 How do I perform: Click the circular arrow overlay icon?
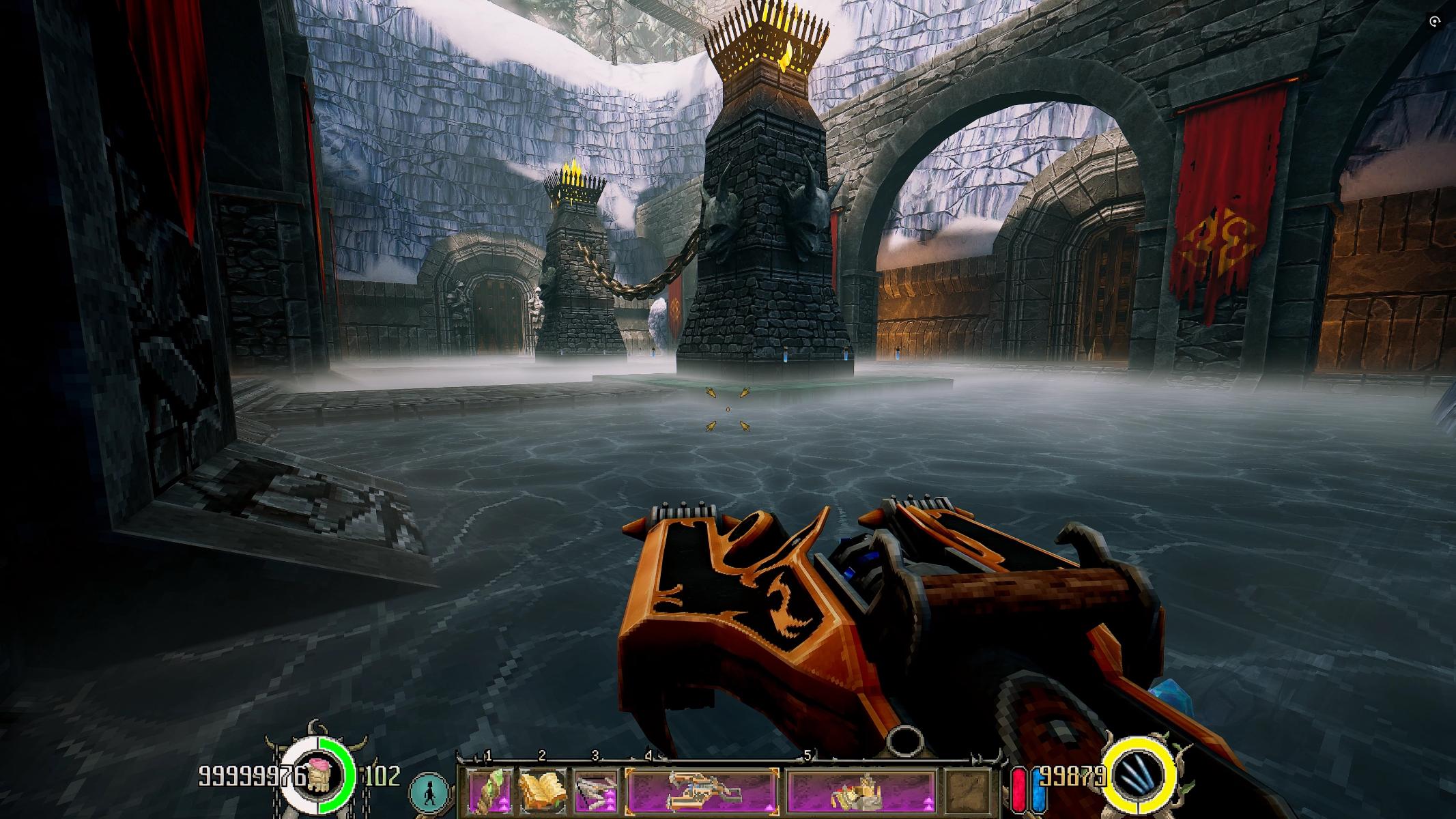point(1435,23)
